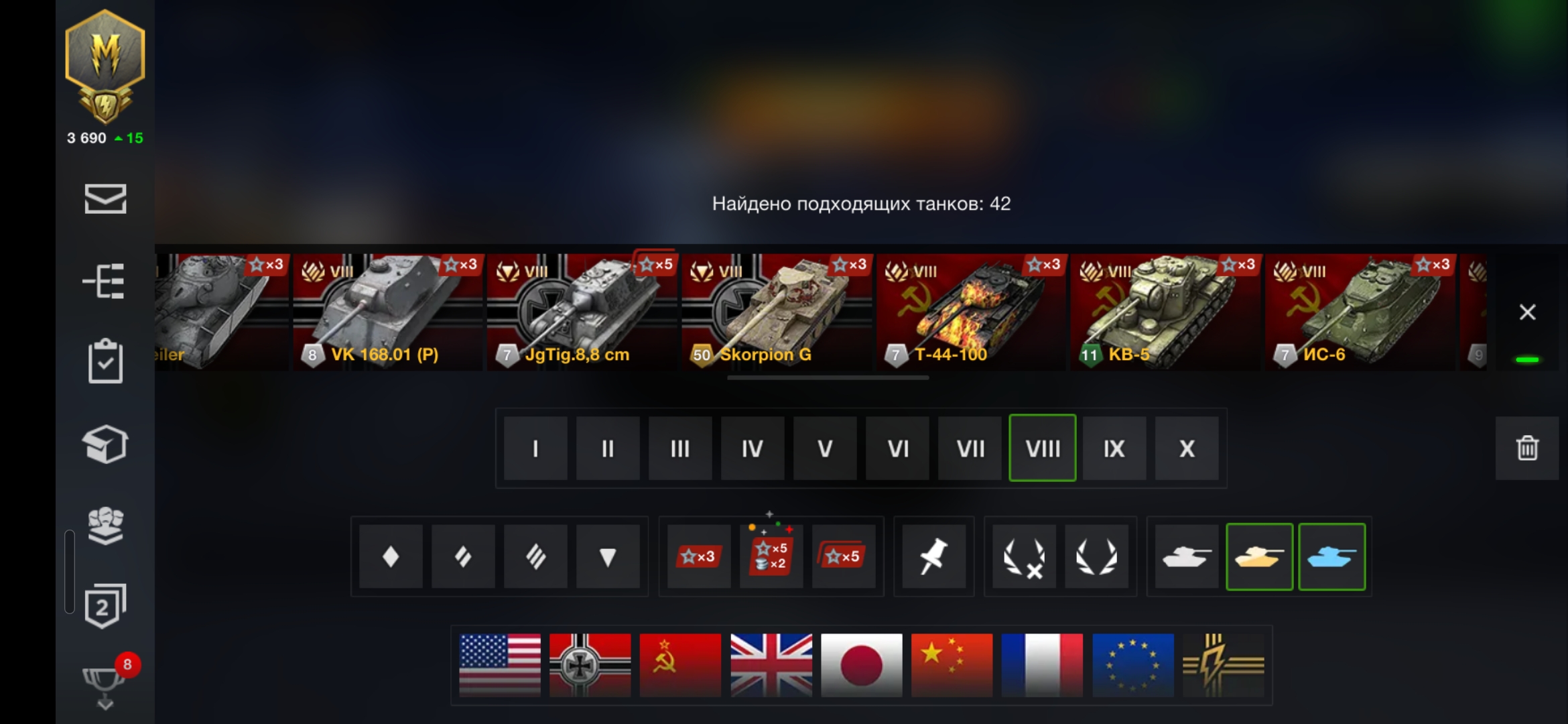Image resolution: width=1568 pixels, height=724 pixels.
Task: Pick the Skorpion G tank card
Action: (x=776, y=312)
